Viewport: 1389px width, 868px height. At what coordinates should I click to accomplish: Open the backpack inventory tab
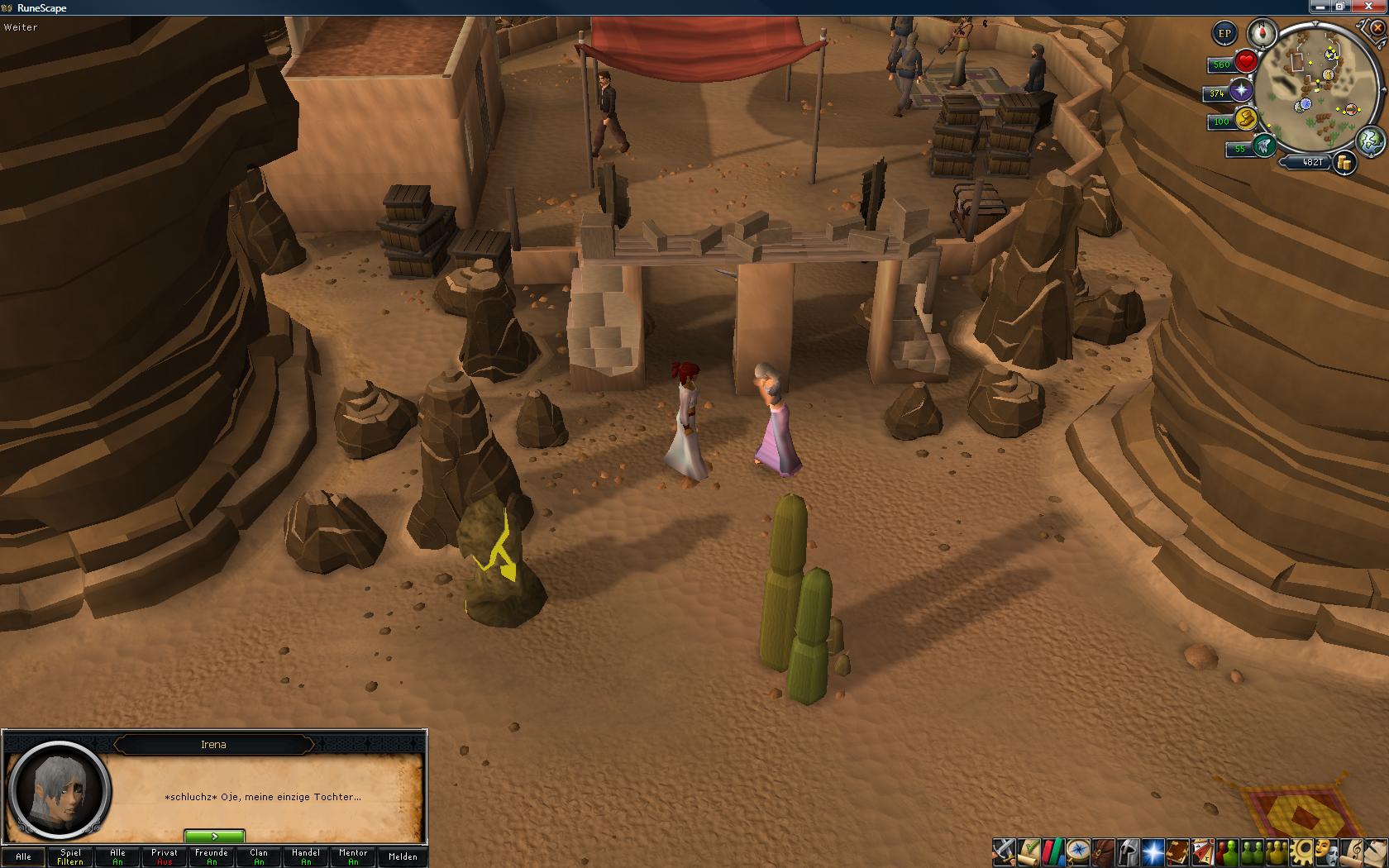1103,851
